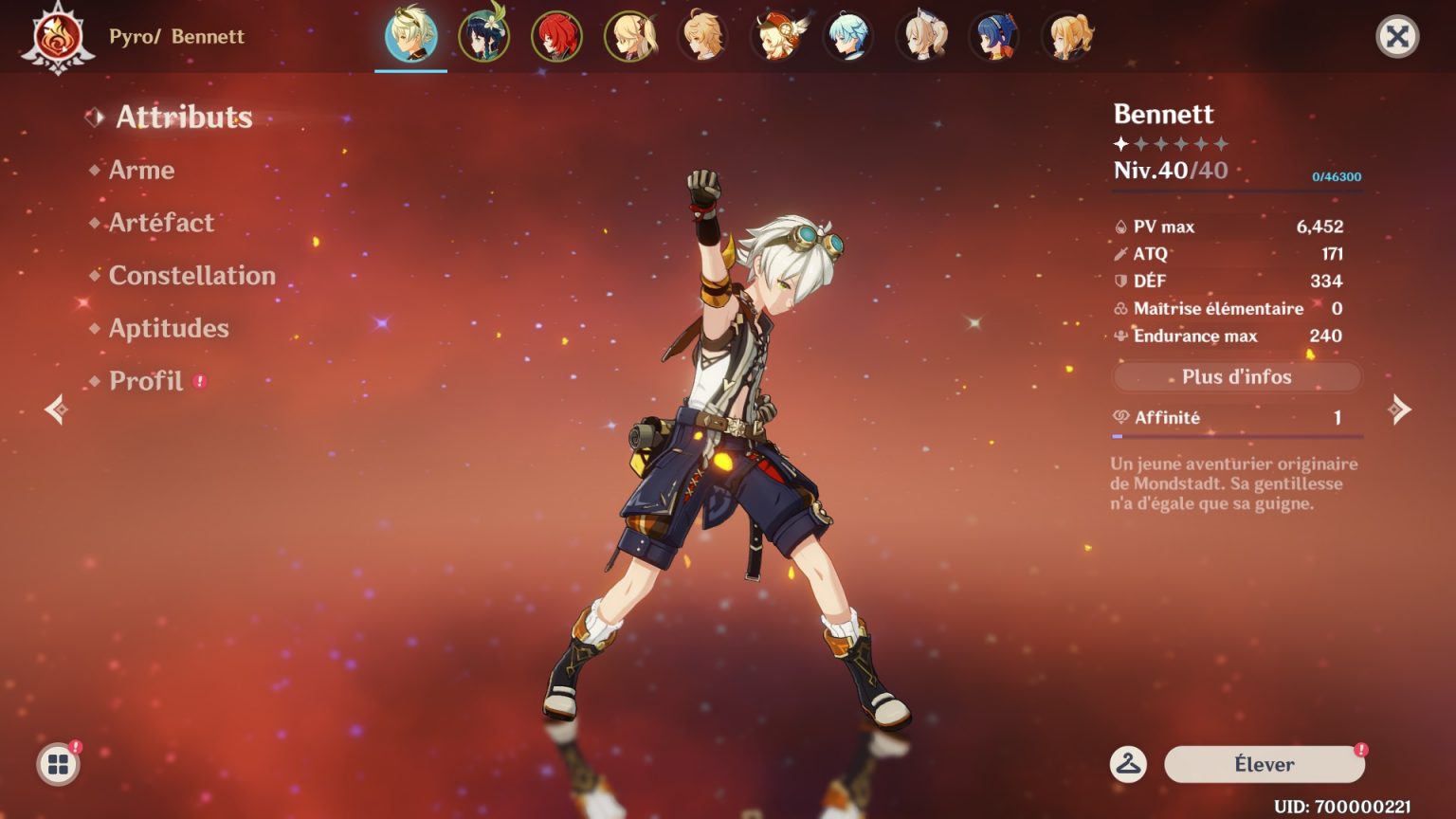Click the Affinité progress bar
Image resolution: width=1456 pixels, height=819 pixels.
[x=1235, y=436]
